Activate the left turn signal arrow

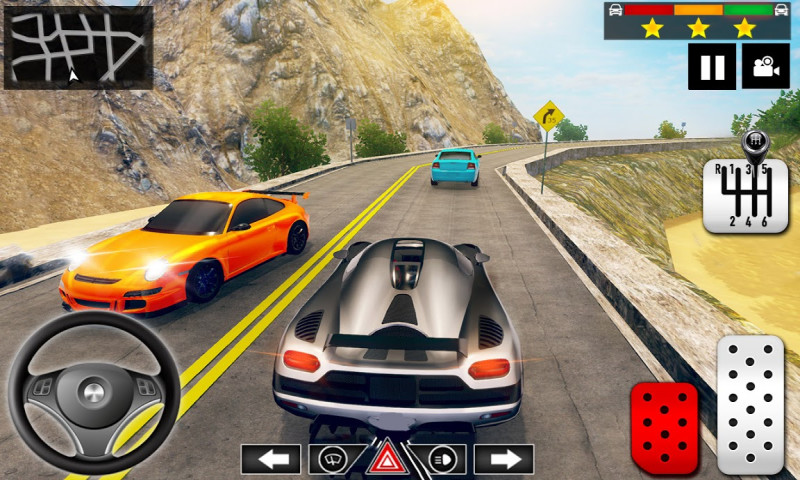pyautogui.click(x=270, y=459)
